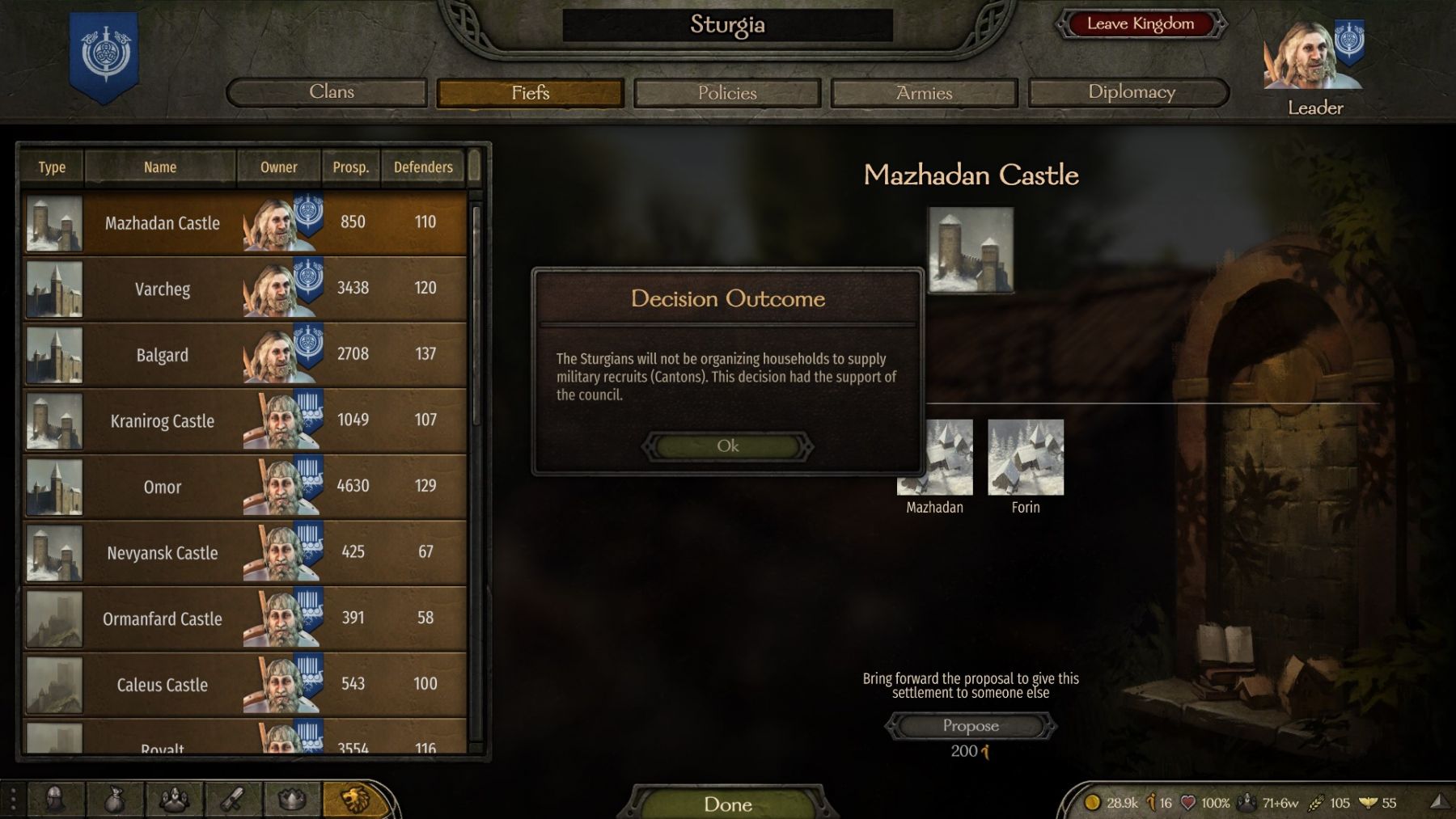Open the character screen helmet icon
Image resolution: width=1456 pixels, height=819 pixels.
tap(55, 800)
